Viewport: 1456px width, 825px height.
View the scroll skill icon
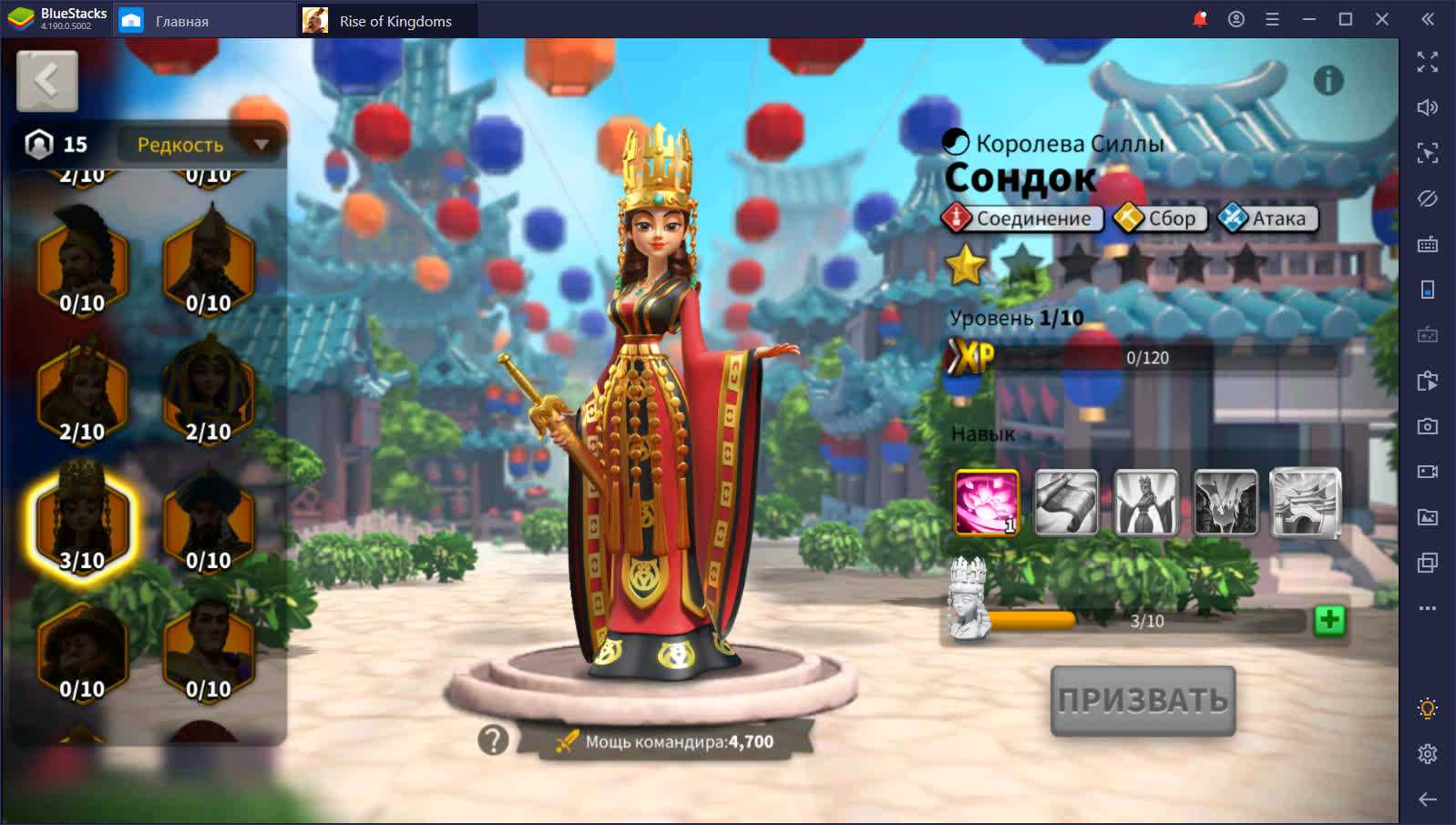click(x=1066, y=502)
